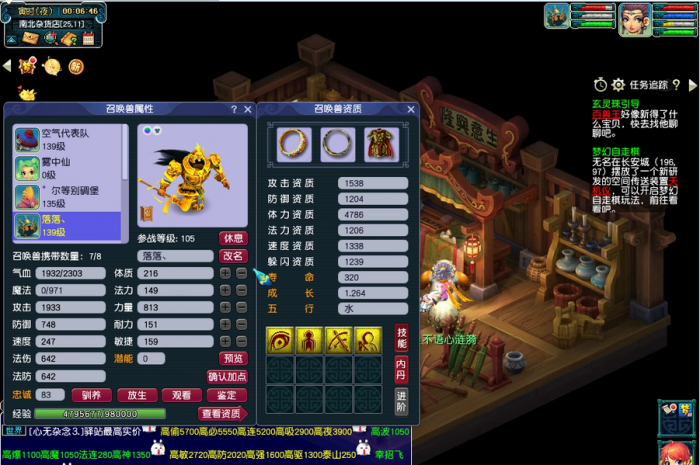
Task: Open the 预览 (preview) button
Action: [232, 358]
